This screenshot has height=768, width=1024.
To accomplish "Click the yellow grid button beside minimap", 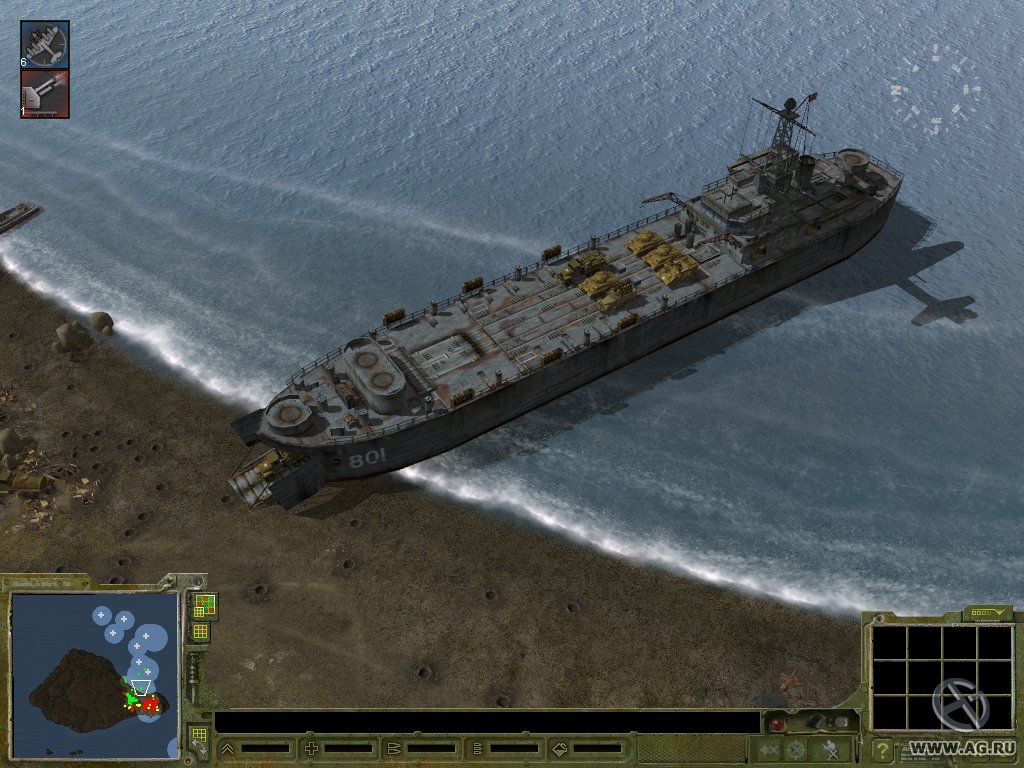I will tap(200, 631).
